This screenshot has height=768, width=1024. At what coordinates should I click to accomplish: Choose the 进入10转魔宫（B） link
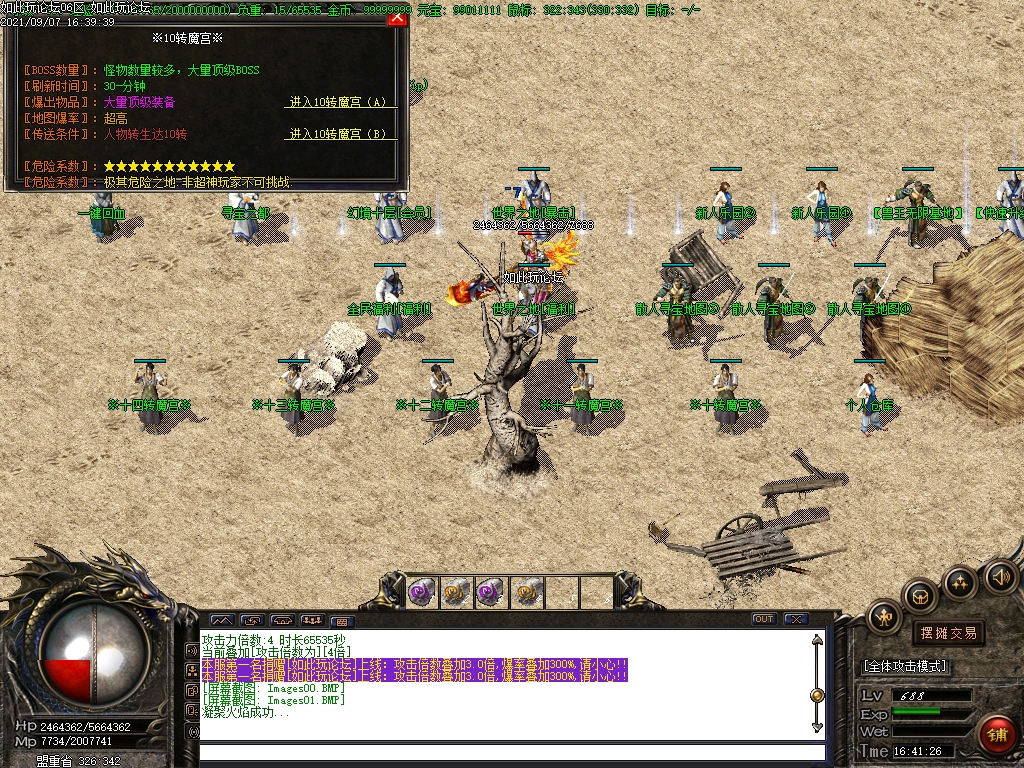point(338,134)
